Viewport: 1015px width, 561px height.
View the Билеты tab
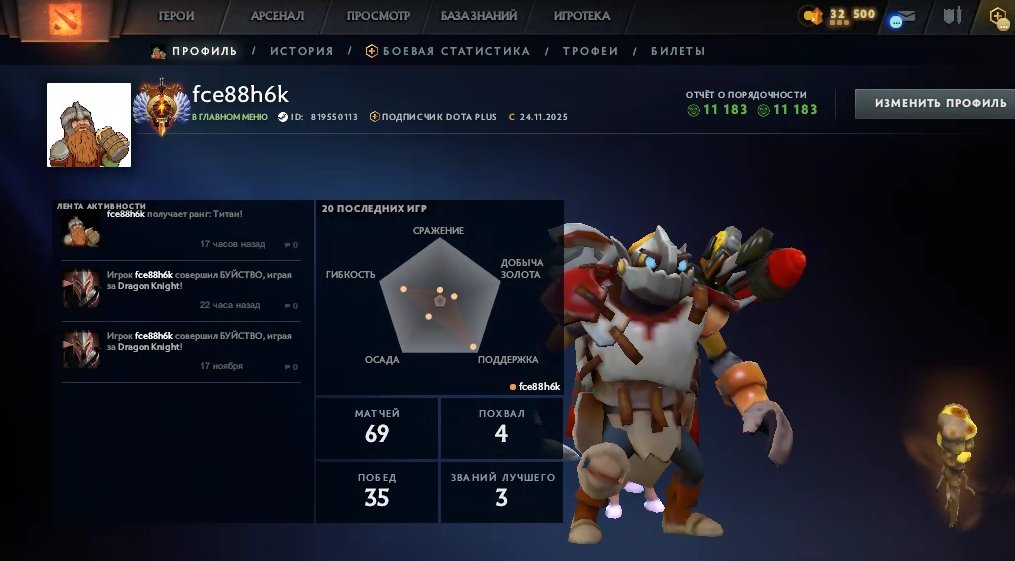click(677, 51)
